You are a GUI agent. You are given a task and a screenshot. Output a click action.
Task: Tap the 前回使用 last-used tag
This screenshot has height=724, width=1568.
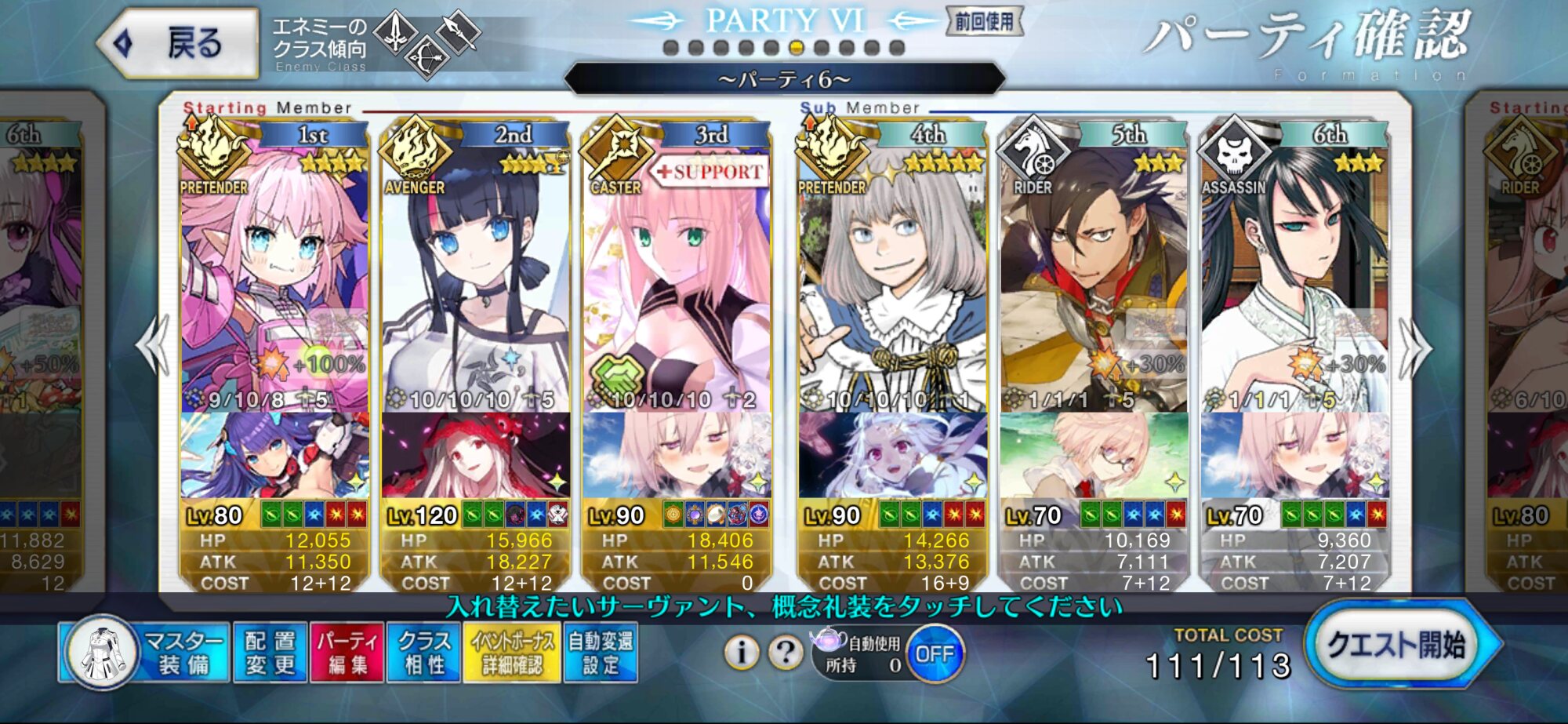click(x=984, y=21)
